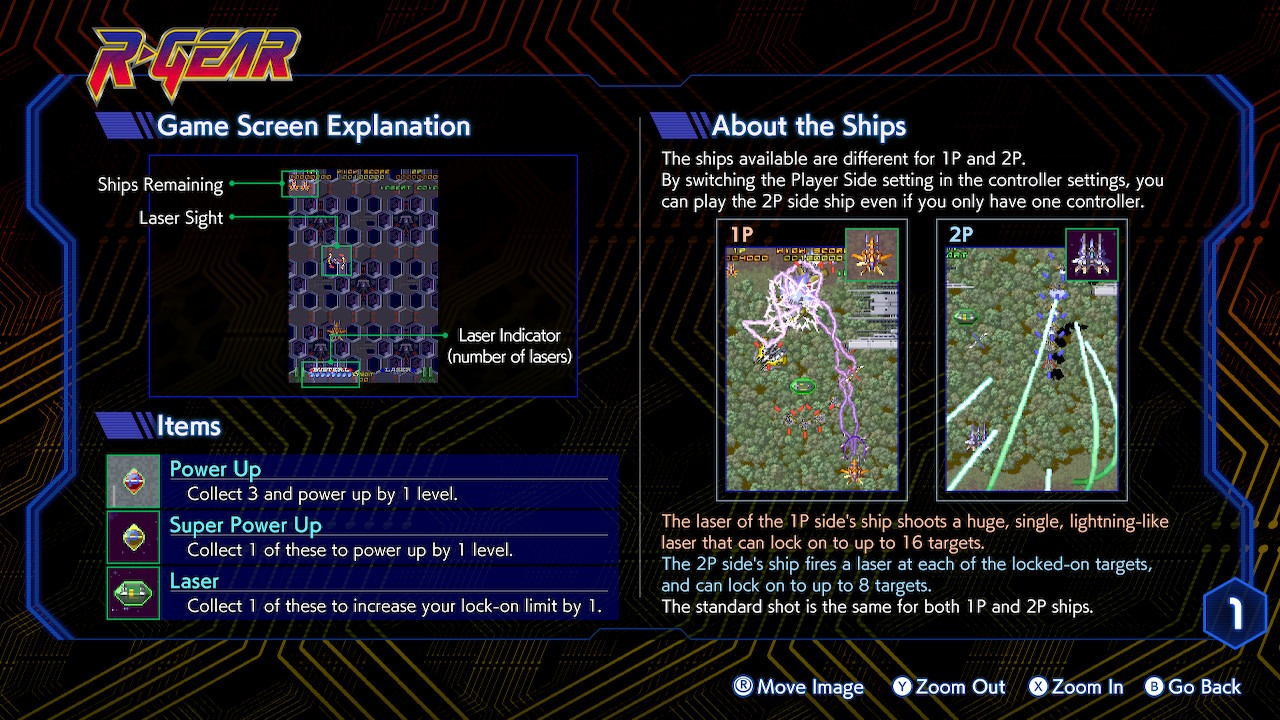Viewport: 1280px width, 720px height.
Task: Select the 2P ship gameplay screenshot
Action: (1032, 360)
